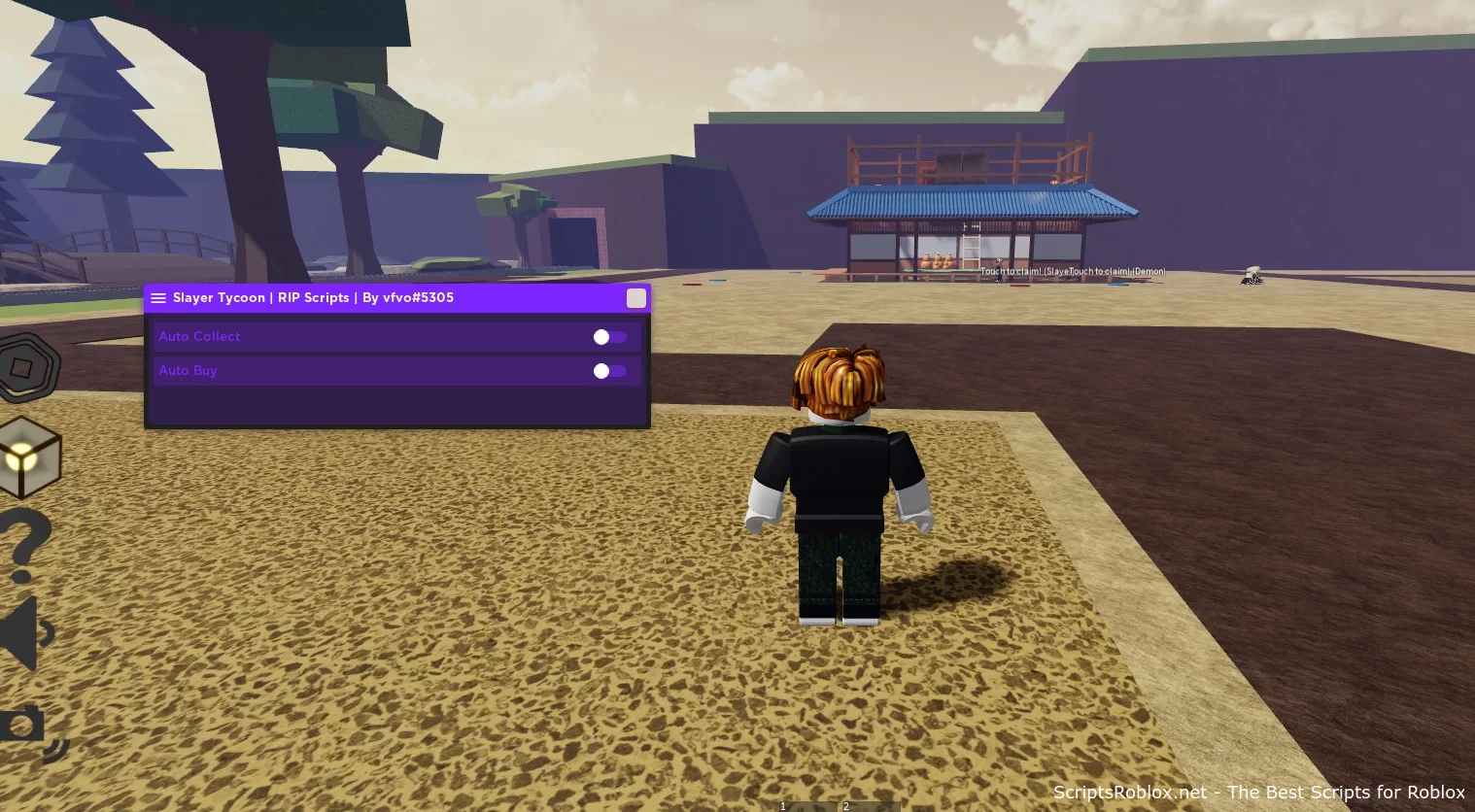The image size is (1475, 812).
Task: Enable the Auto Collect toggle
Action: point(610,337)
